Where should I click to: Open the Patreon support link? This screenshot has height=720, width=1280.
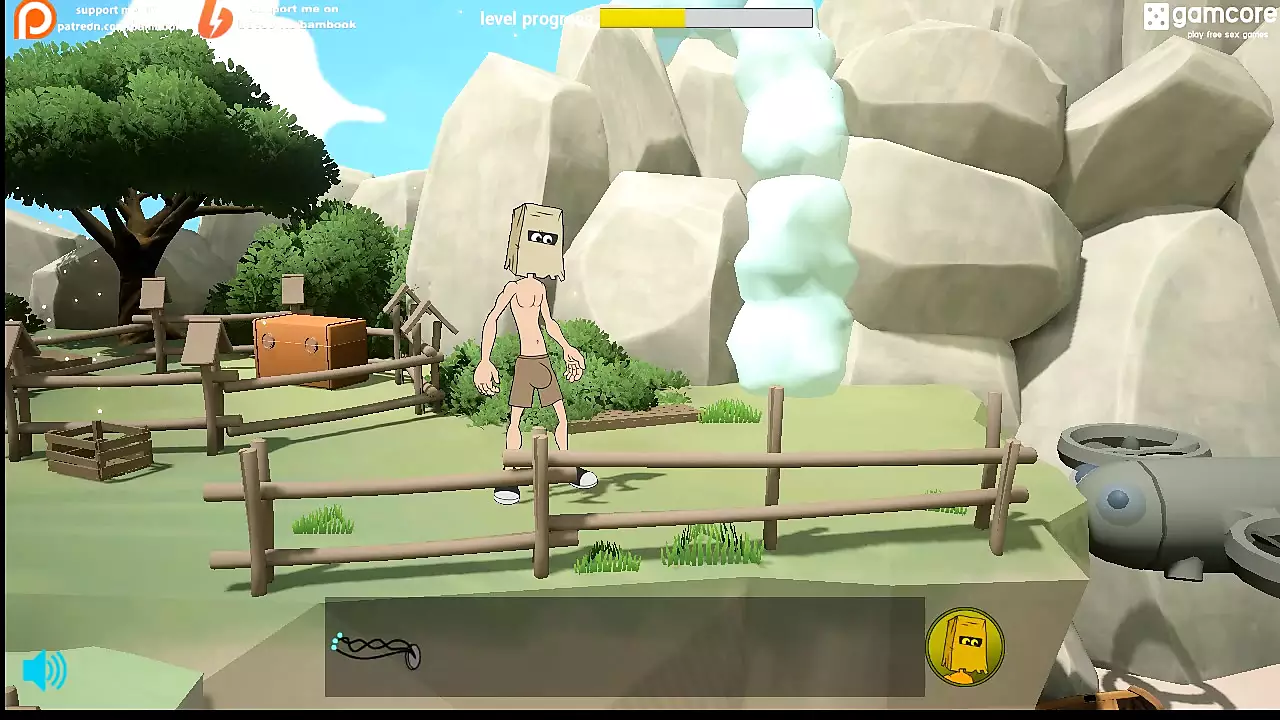pos(36,19)
